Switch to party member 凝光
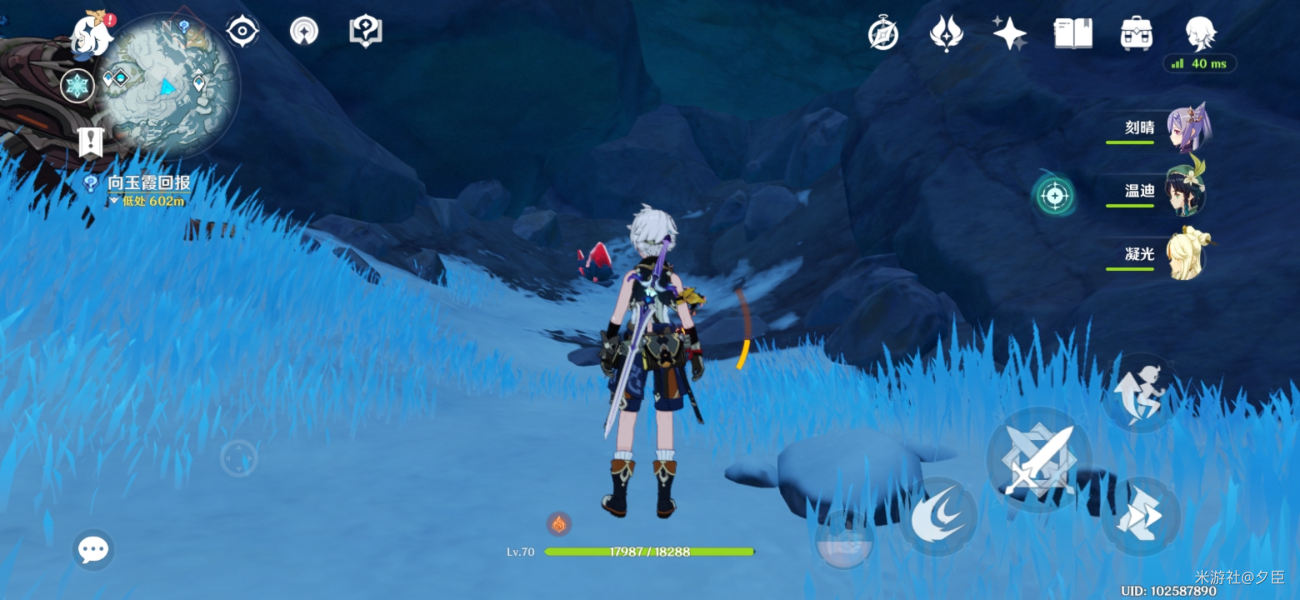 1187,254
